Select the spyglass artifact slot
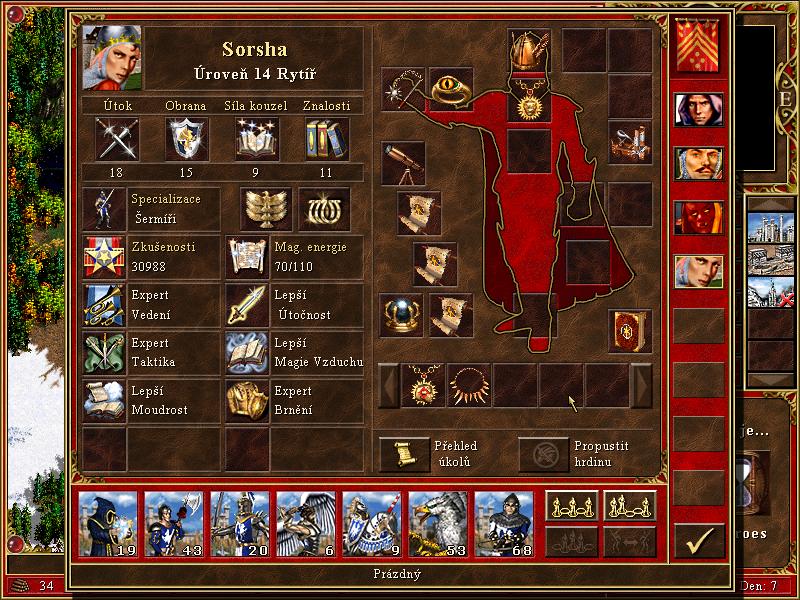 (x=403, y=163)
